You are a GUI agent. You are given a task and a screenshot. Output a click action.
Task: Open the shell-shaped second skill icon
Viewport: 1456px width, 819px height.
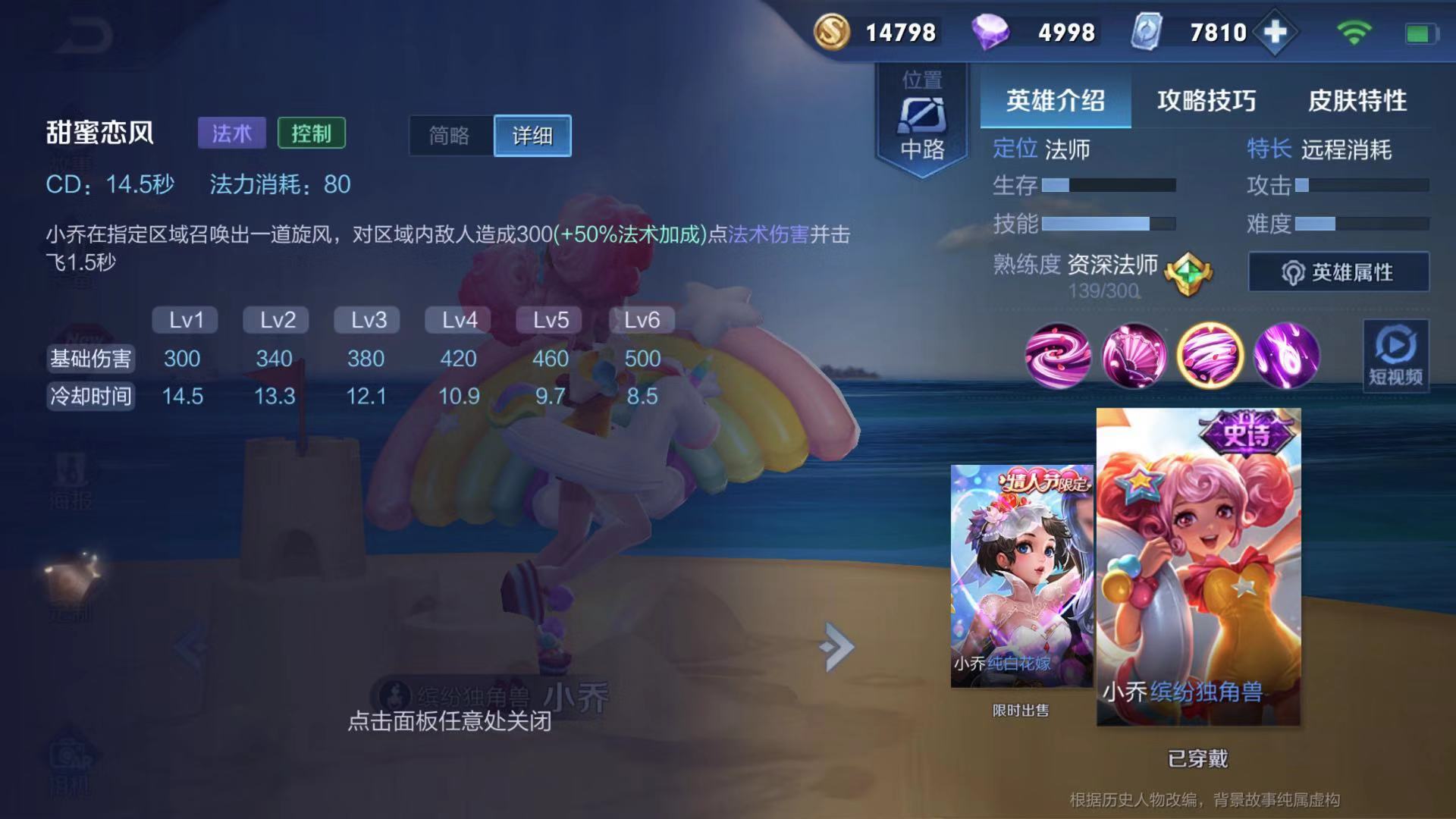click(x=1135, y=356)
